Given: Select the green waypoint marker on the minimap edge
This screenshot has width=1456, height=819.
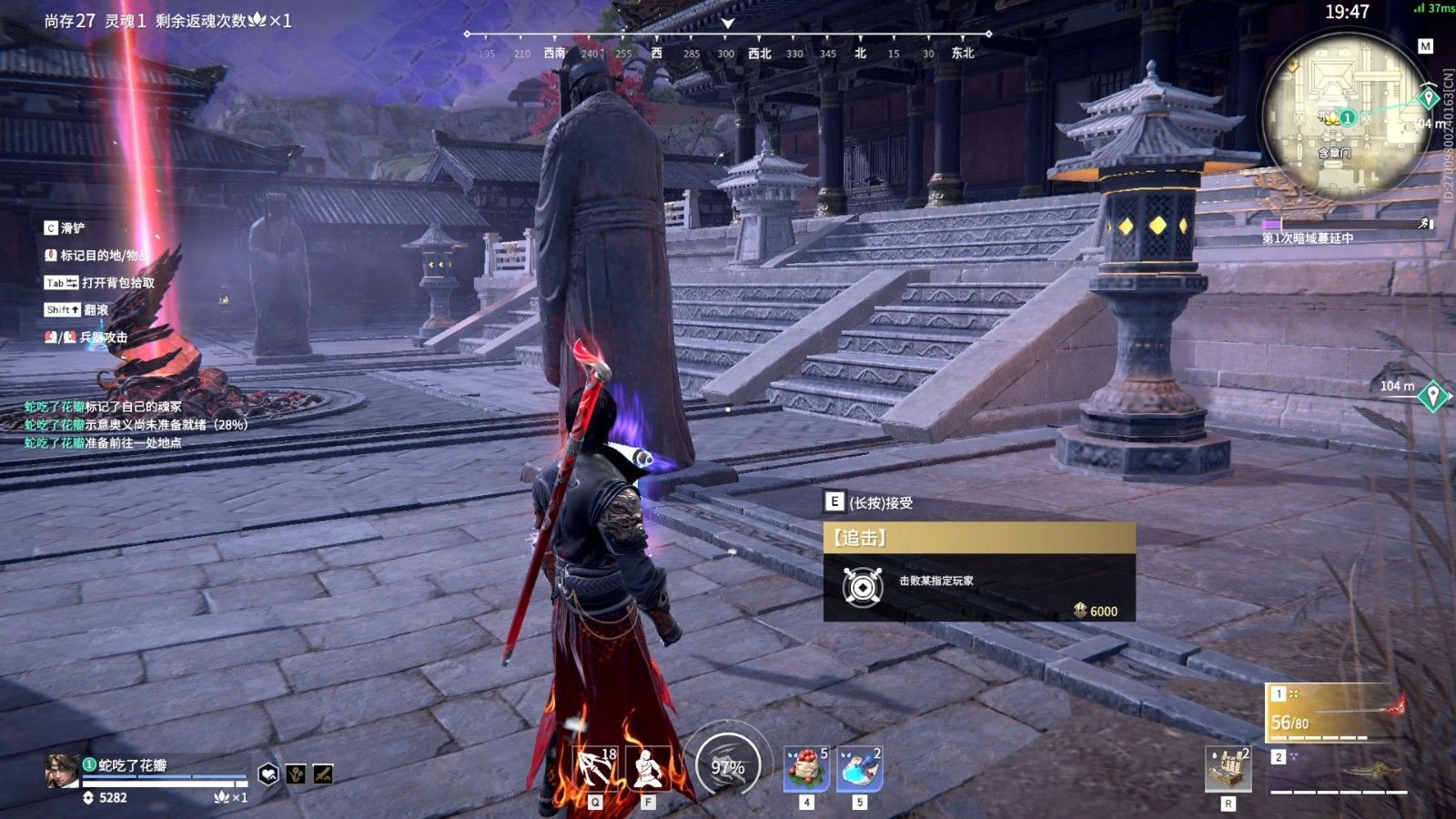Looking at the screenshot, I should click(x=1428, y=97).
